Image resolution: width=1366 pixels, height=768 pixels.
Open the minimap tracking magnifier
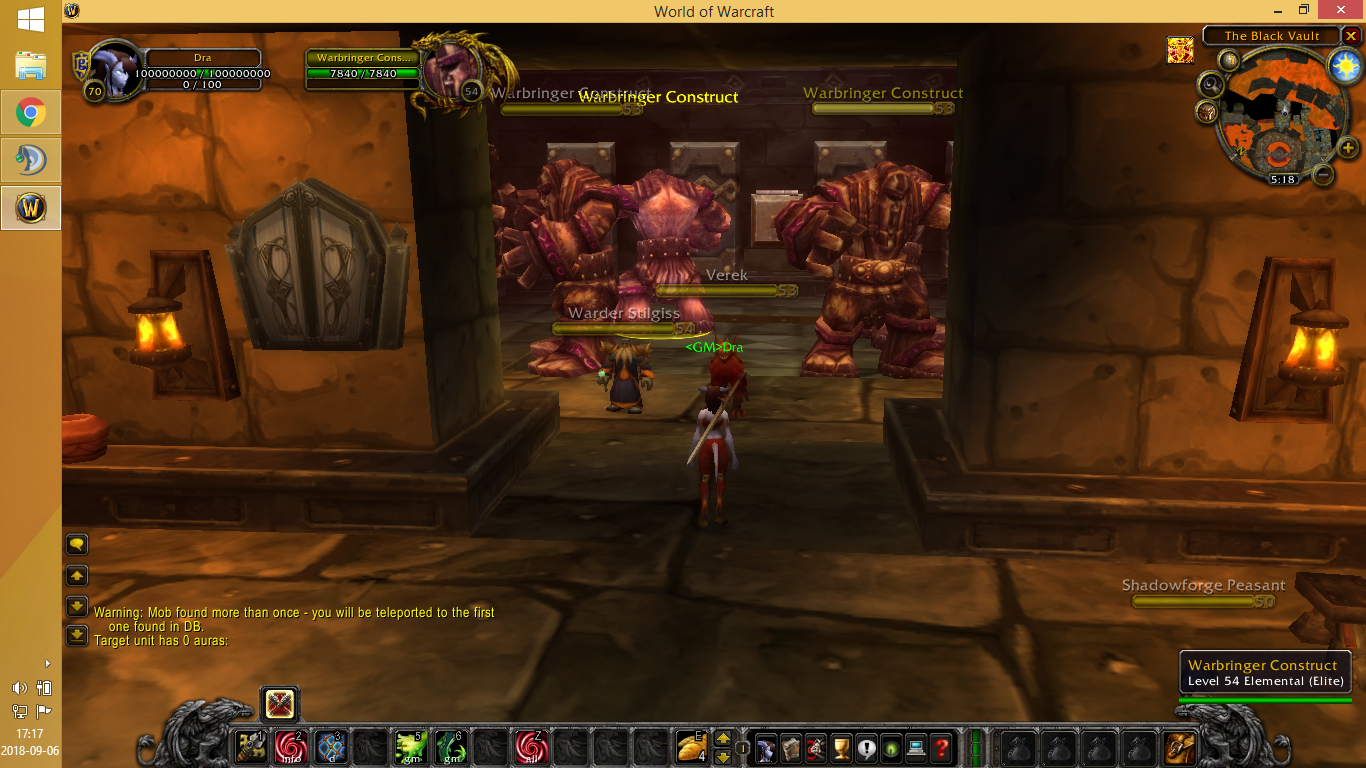(1211, 83)
